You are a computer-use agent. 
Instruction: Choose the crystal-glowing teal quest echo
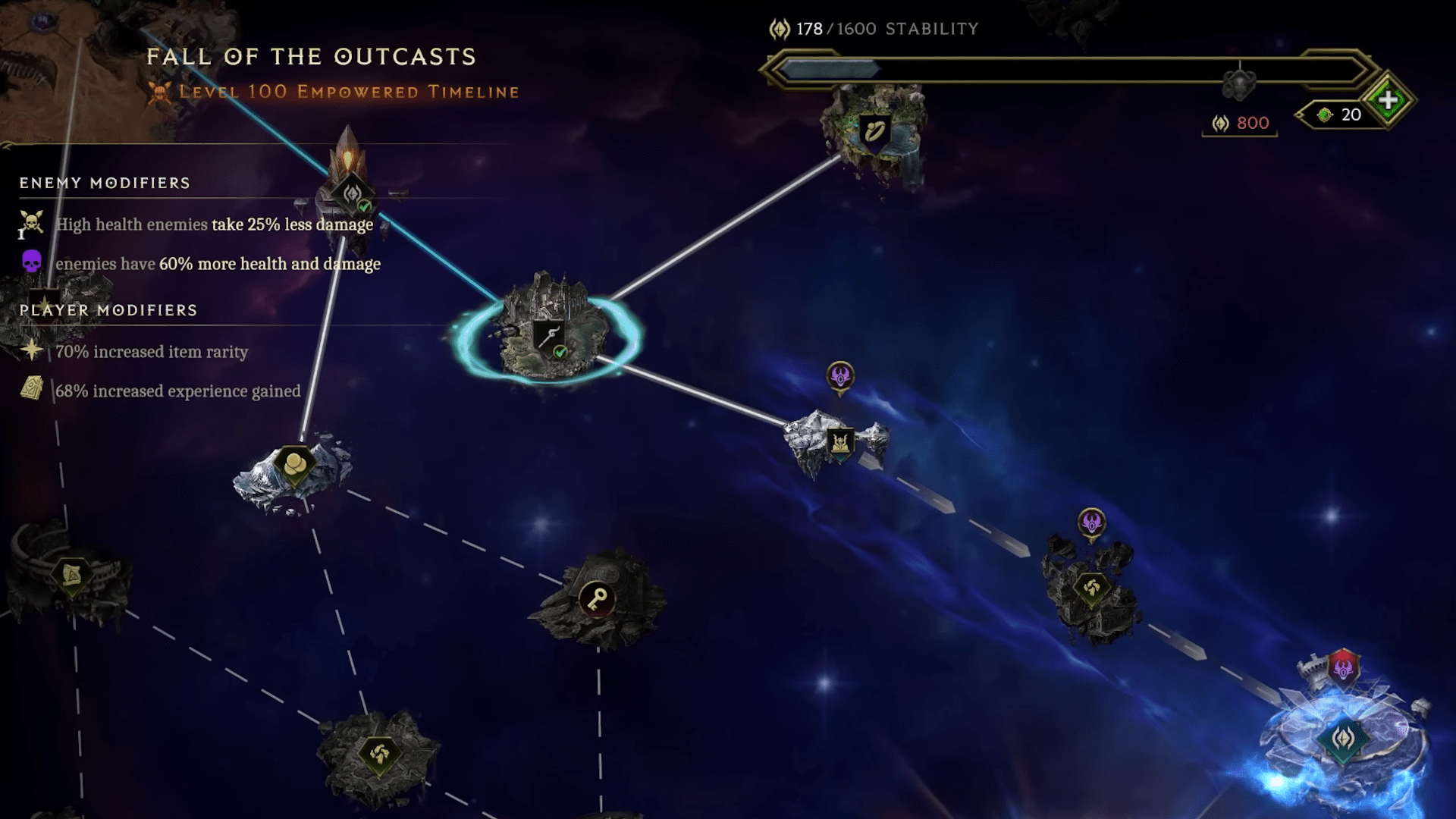click(1343, 738)
